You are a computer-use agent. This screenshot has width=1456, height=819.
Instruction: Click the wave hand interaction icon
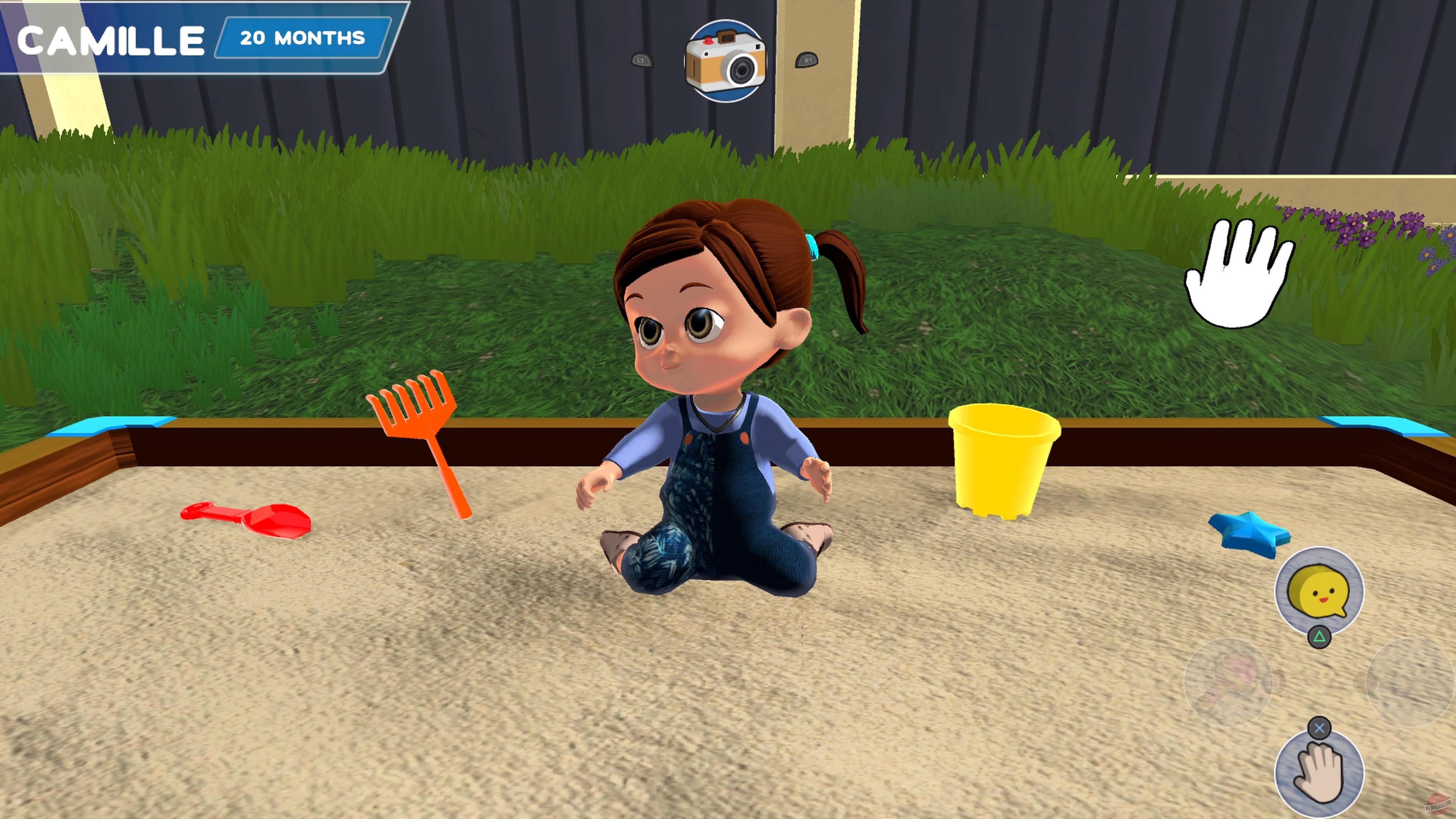tap(1320, 774)
